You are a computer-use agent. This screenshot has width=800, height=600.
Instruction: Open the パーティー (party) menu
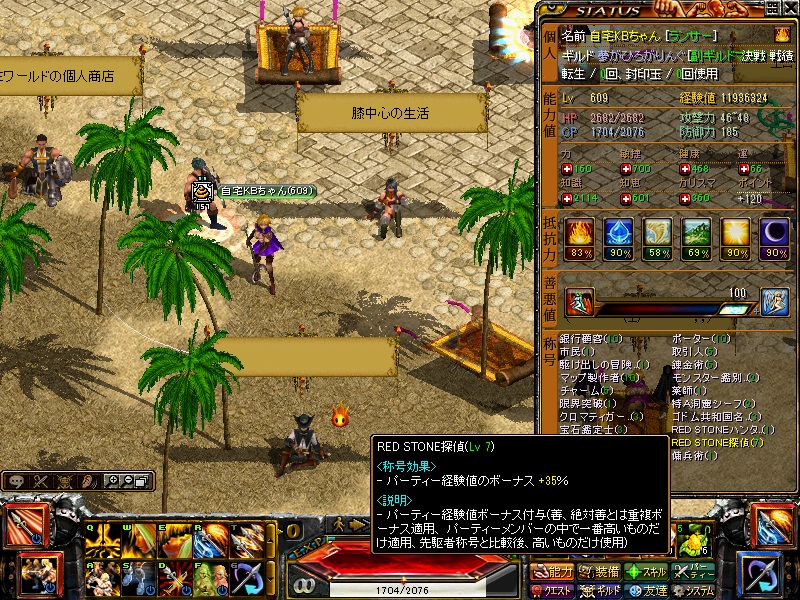(694, 572)
